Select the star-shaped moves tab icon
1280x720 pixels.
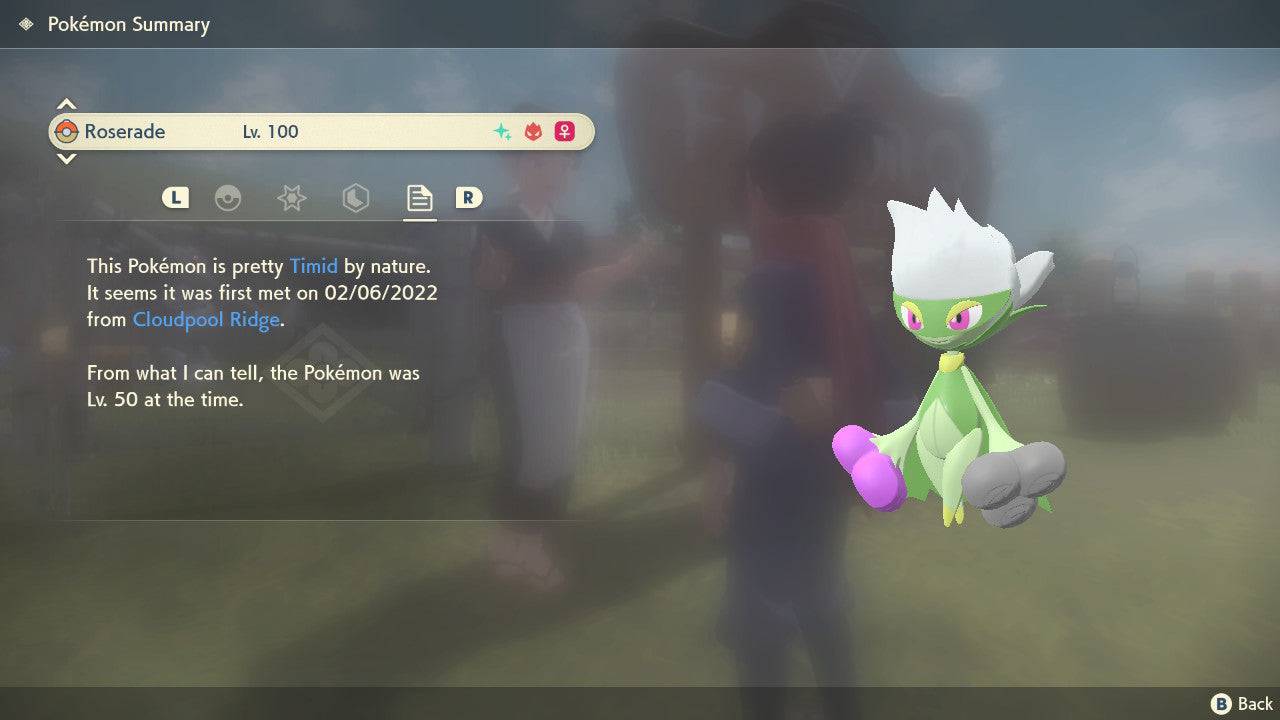click(291, 198)
